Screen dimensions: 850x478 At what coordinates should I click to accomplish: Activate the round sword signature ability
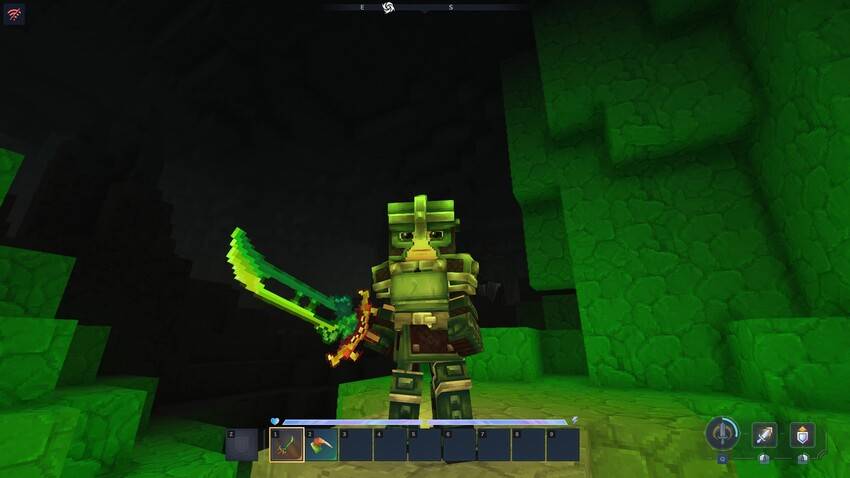point(721,434)
